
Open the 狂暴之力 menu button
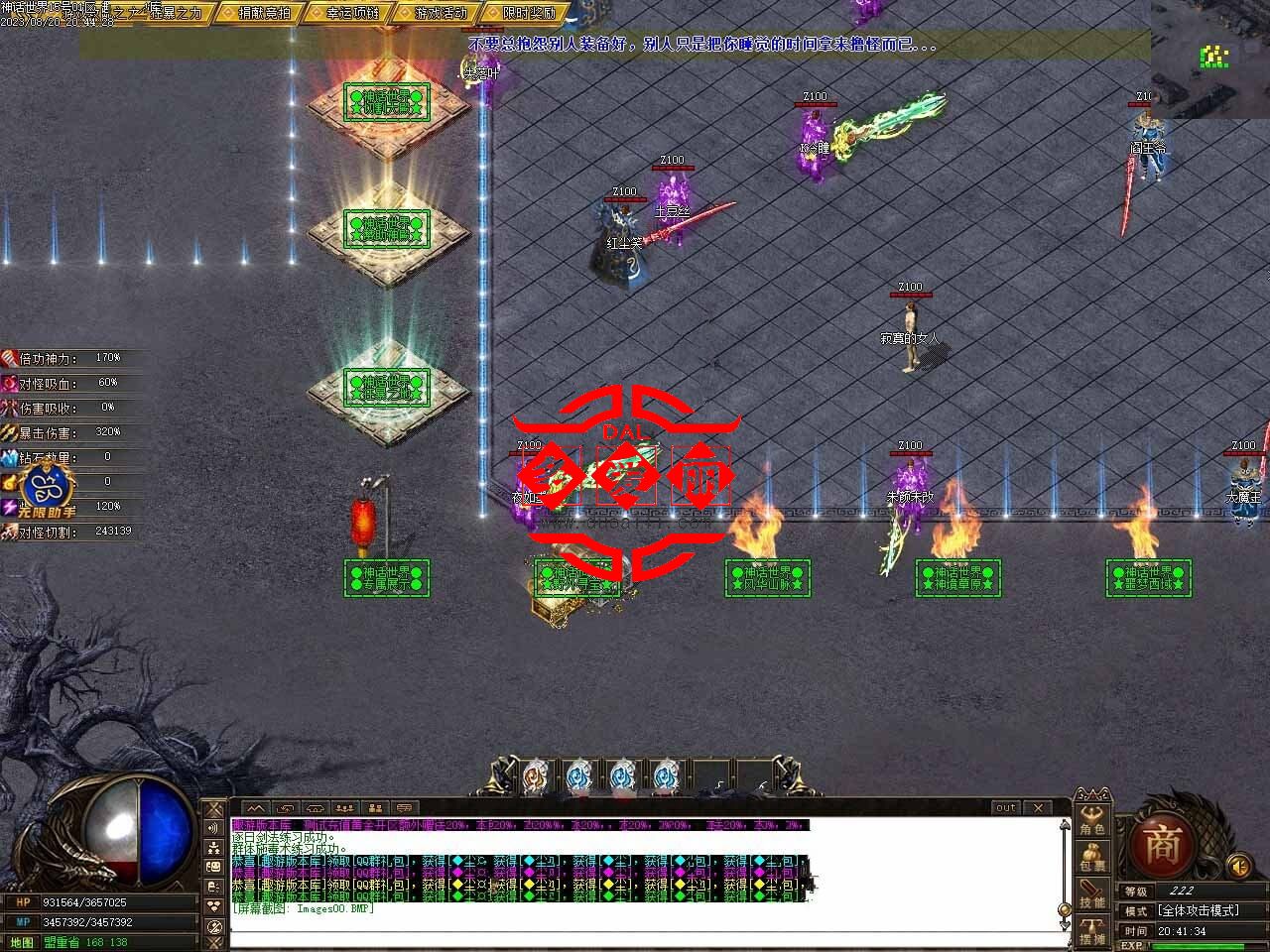point(174,14)
